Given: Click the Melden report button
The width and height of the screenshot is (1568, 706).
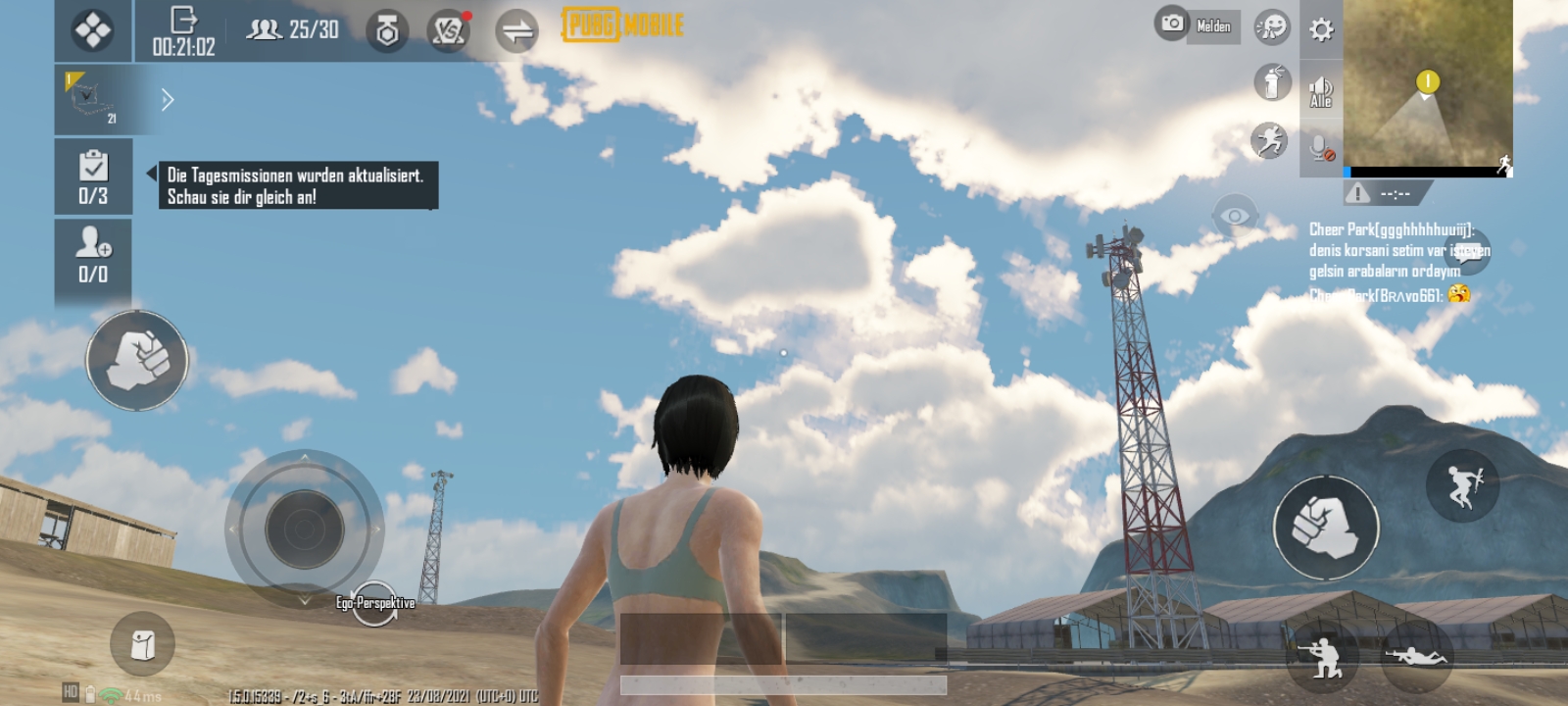Looking at the screenshot, I should point(1213,26).
